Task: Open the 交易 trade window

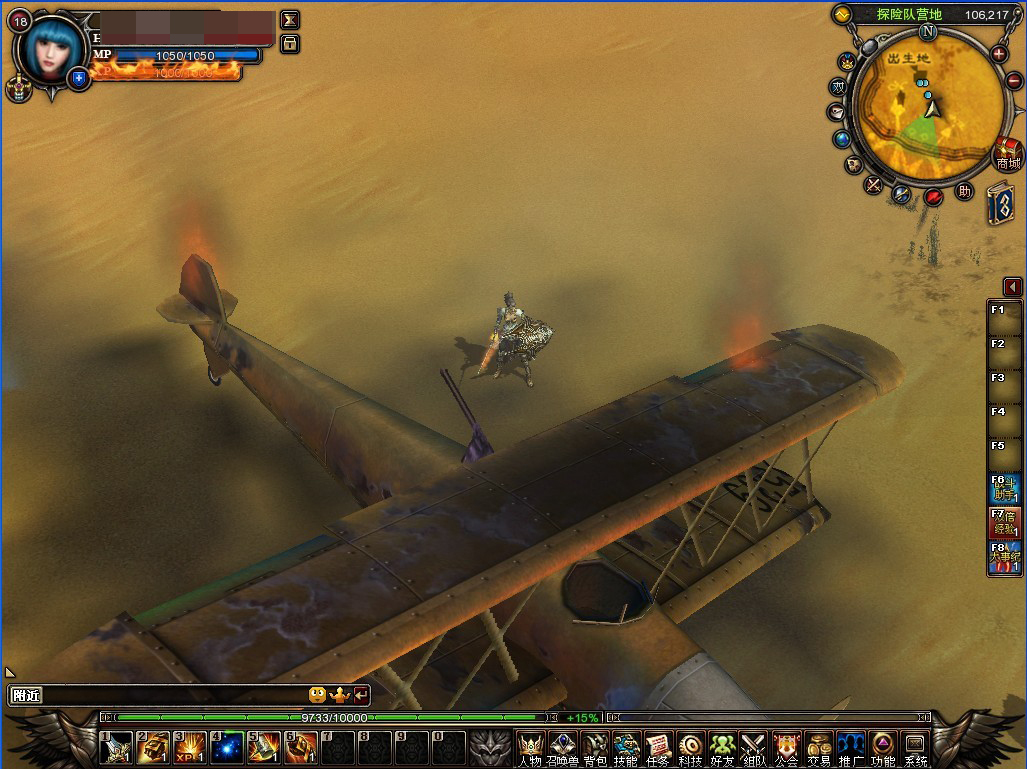Action: 819,746
